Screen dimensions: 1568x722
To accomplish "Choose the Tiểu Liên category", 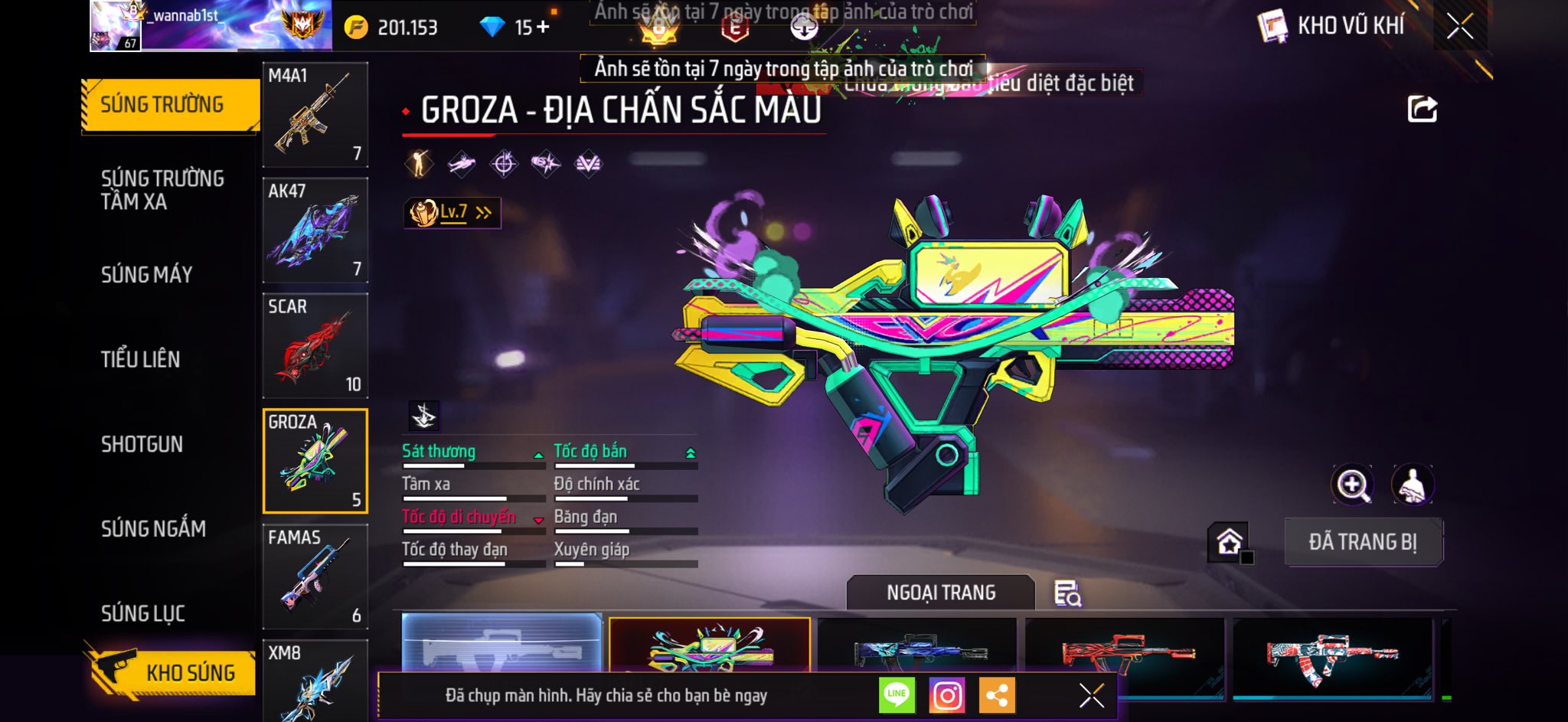I will click(141, 359).
